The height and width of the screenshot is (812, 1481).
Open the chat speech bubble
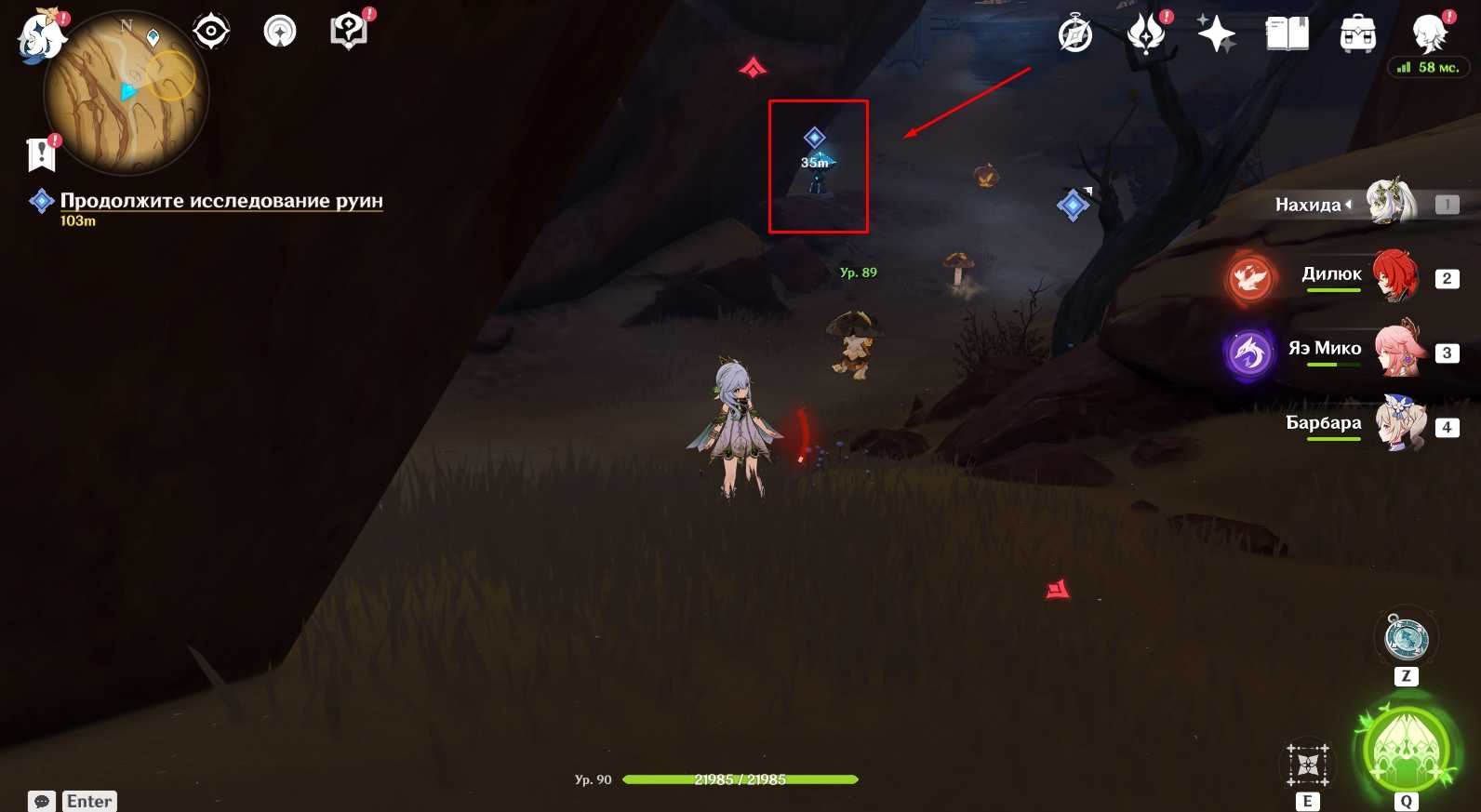pyautogui.click(x=42, y=801)
